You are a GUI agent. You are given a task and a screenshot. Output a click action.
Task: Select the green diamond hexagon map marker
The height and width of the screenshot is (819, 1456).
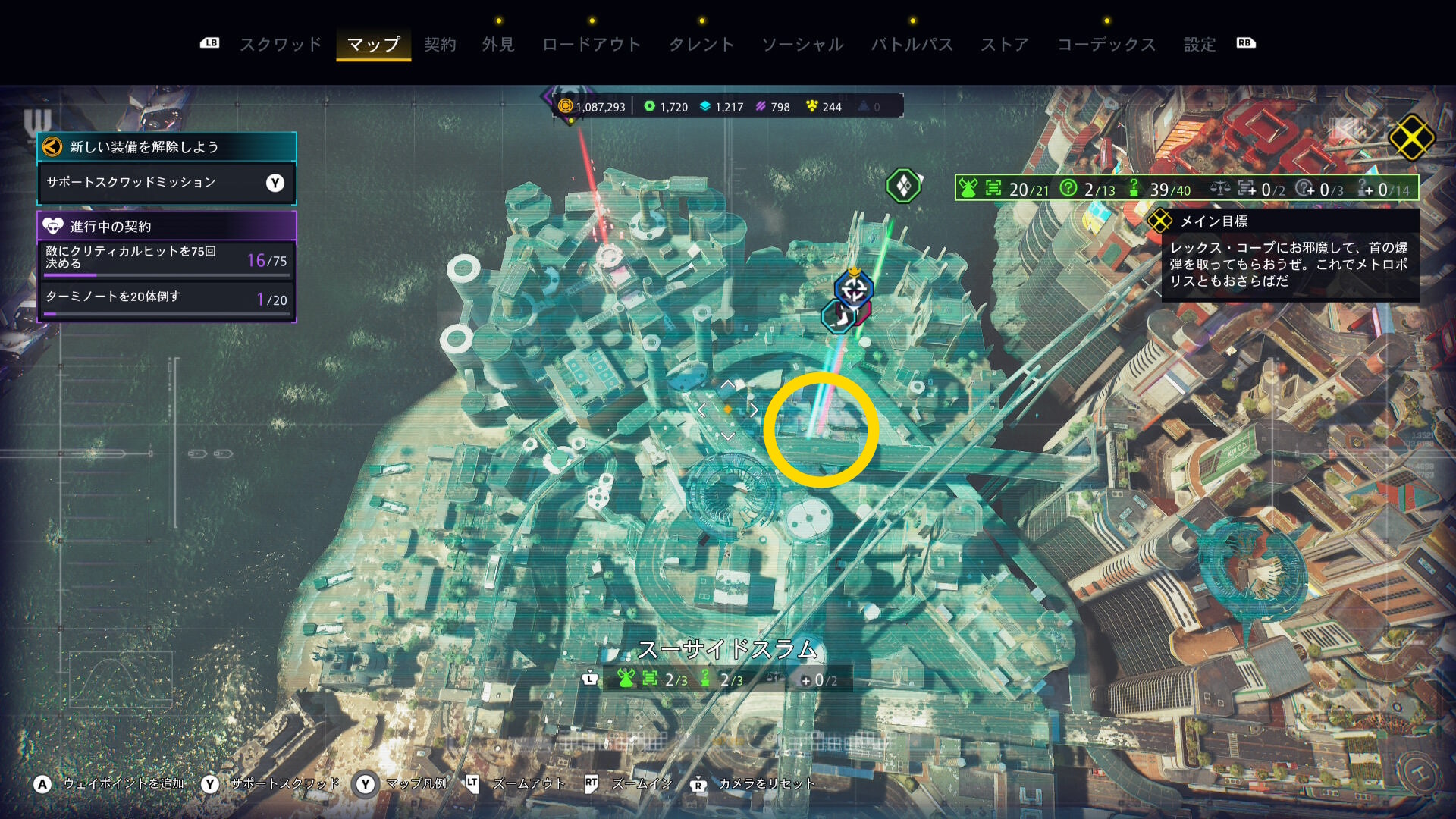tap(903, 185)
